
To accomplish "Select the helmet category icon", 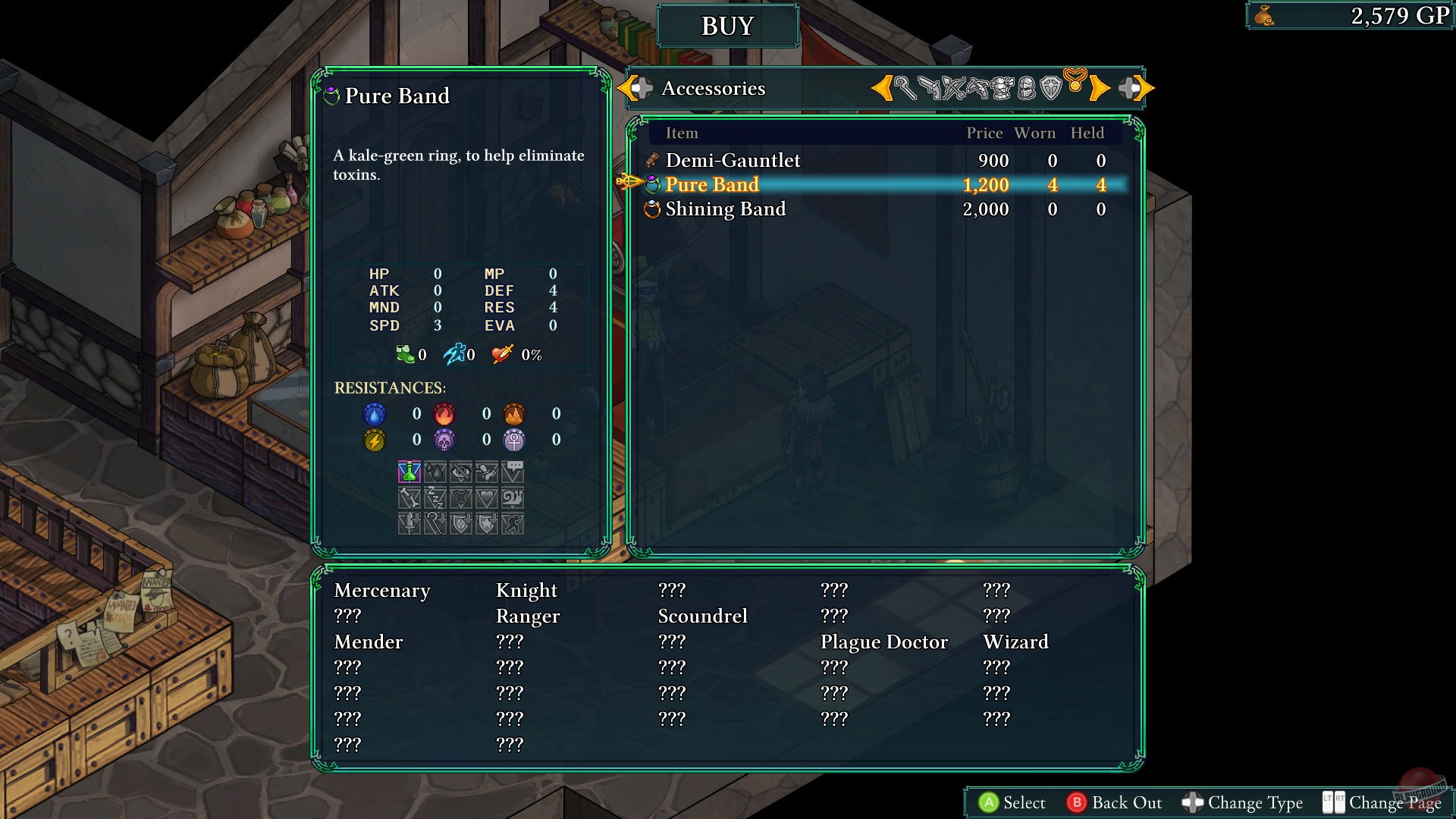I will [x=1028, y=87].
